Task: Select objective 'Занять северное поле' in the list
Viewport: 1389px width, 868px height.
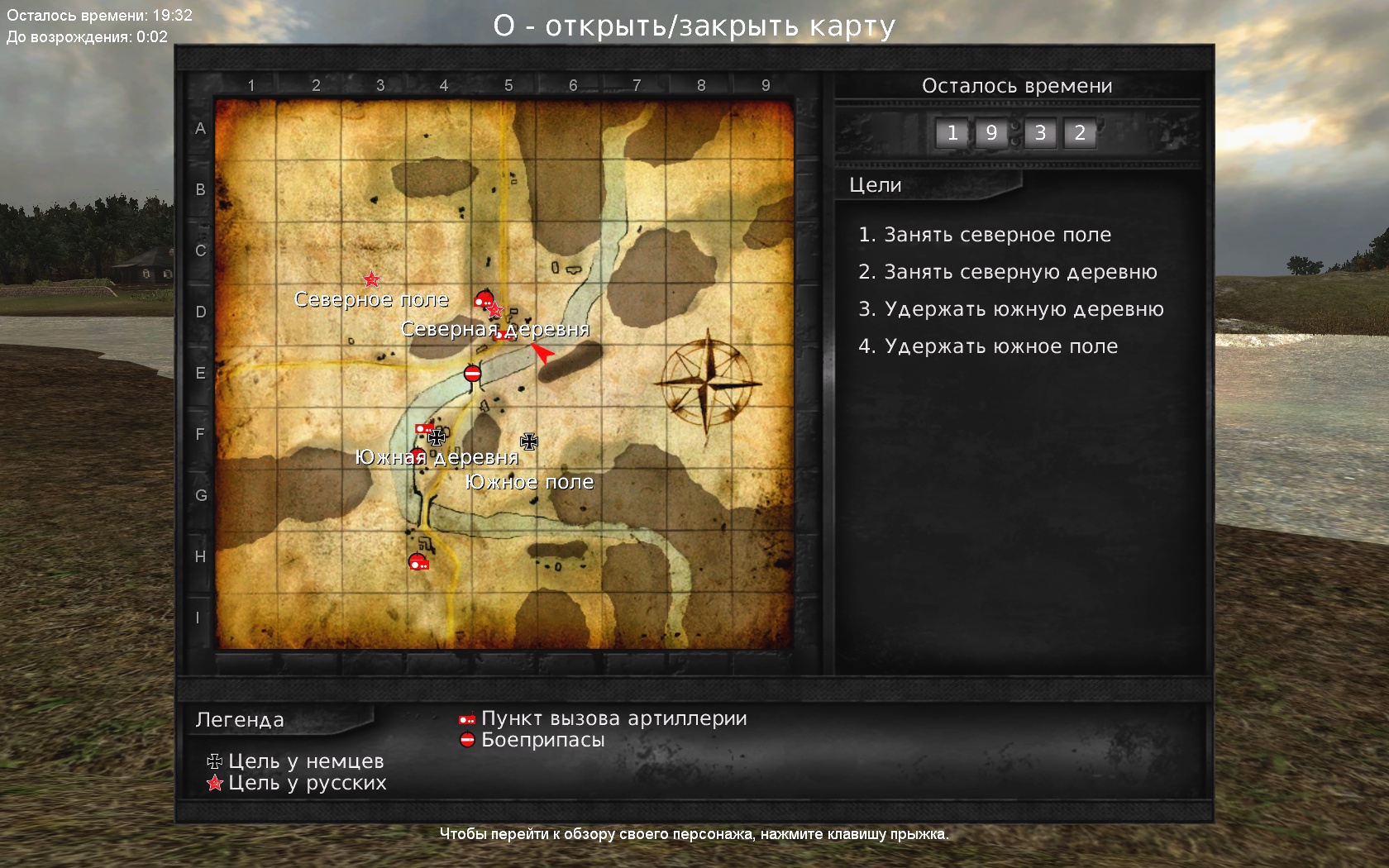Action: [985, 235]
